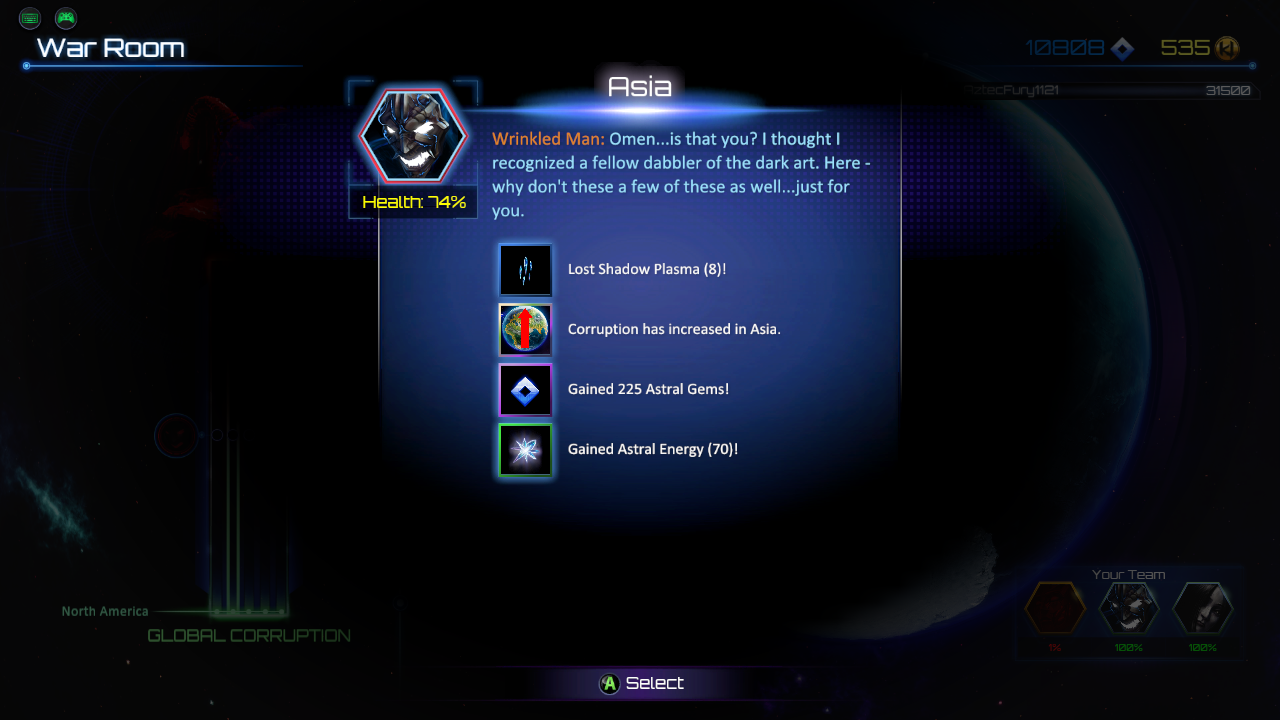Select the dark-haired team member portrait
Screen dimensions: 1280x720
[1202, 608]
